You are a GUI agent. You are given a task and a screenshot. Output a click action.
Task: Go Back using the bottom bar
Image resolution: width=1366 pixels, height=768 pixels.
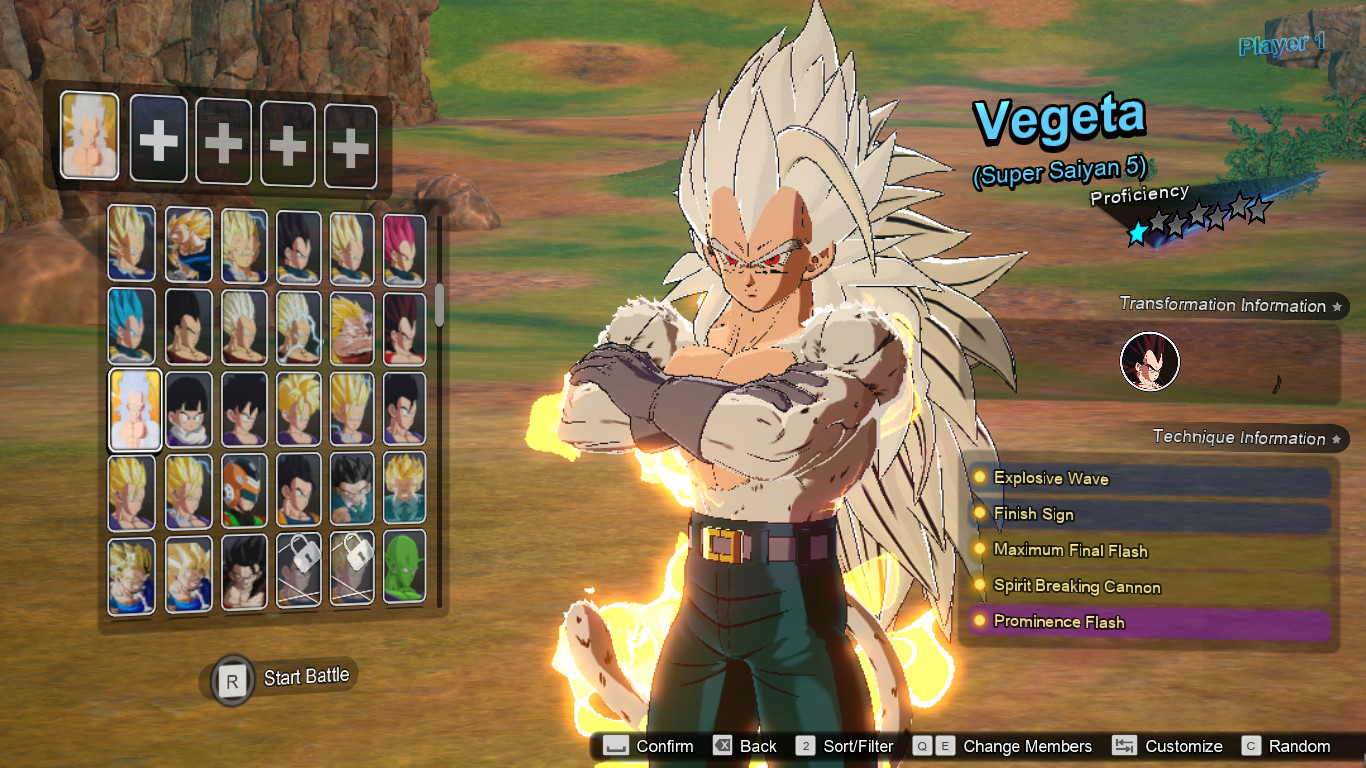pyautogui.click(x=745, y=746)
